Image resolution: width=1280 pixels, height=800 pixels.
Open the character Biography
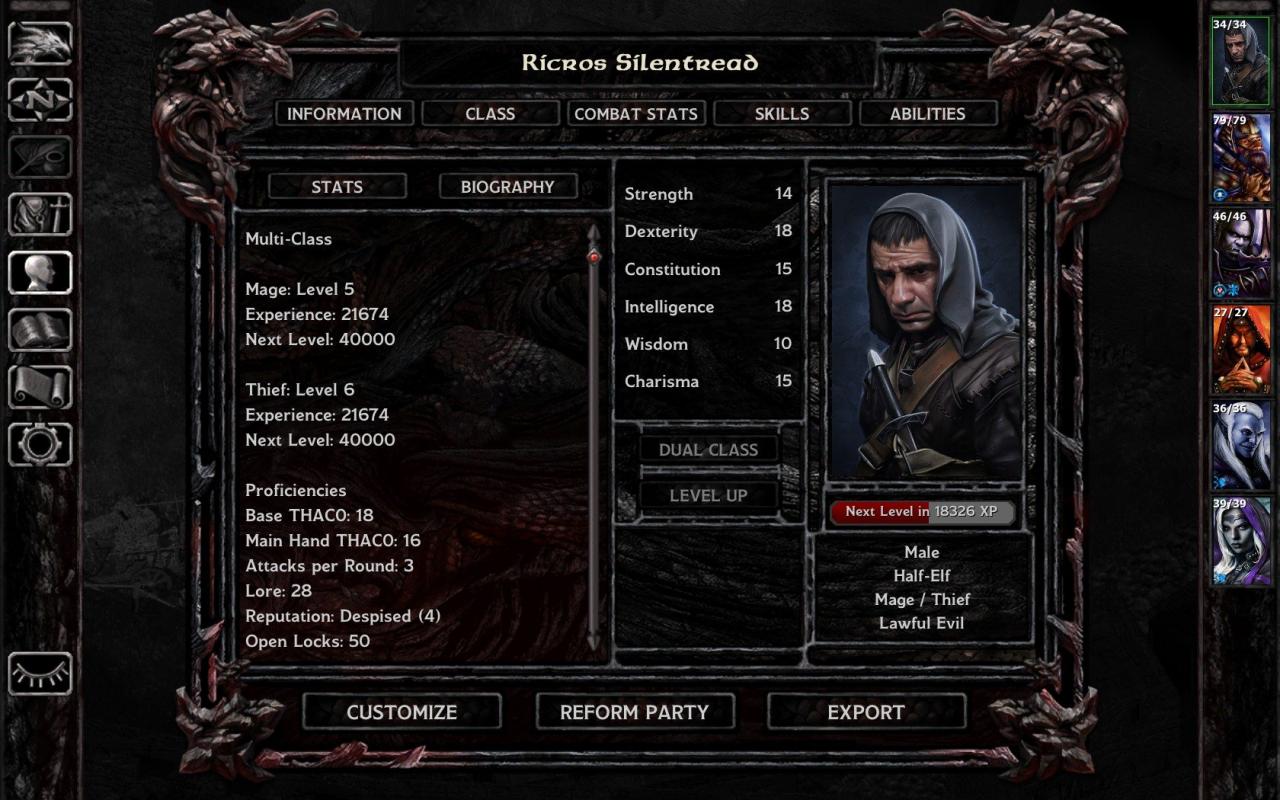(x=508, y=187)
